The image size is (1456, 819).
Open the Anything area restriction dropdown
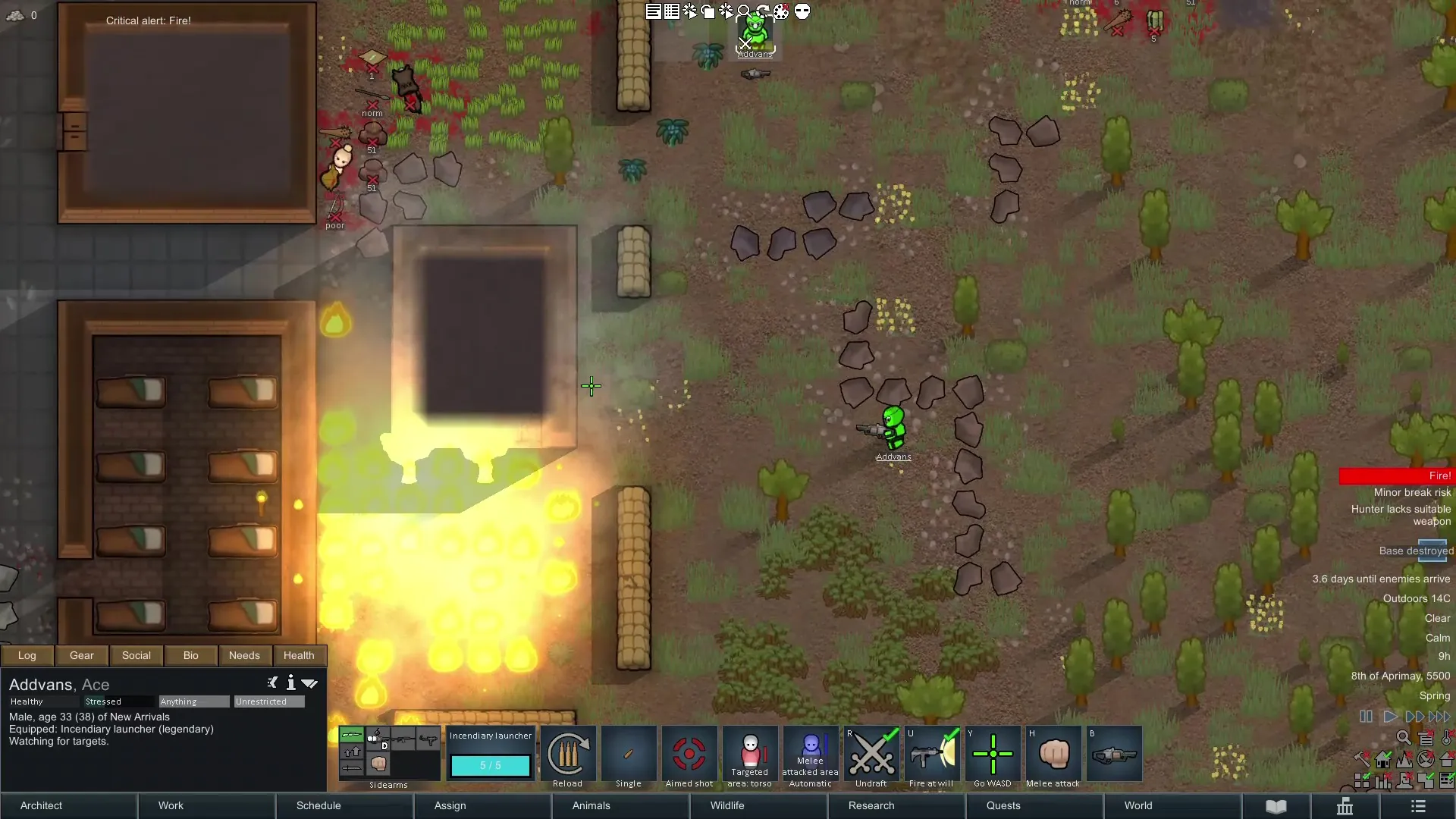[193, 701]
